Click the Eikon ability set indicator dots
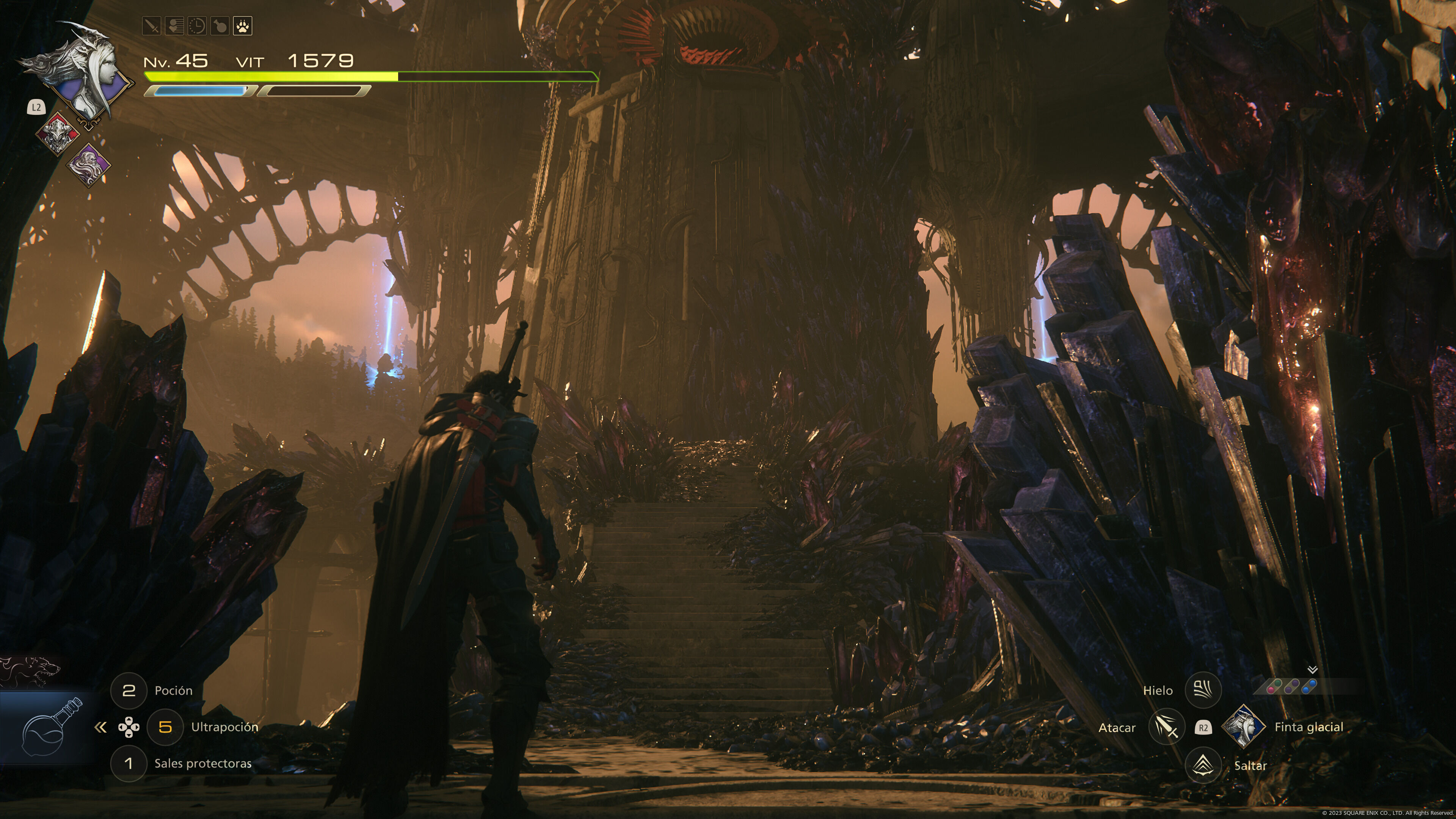This screenshot has height=819, width=1456. pos(1292,687)
